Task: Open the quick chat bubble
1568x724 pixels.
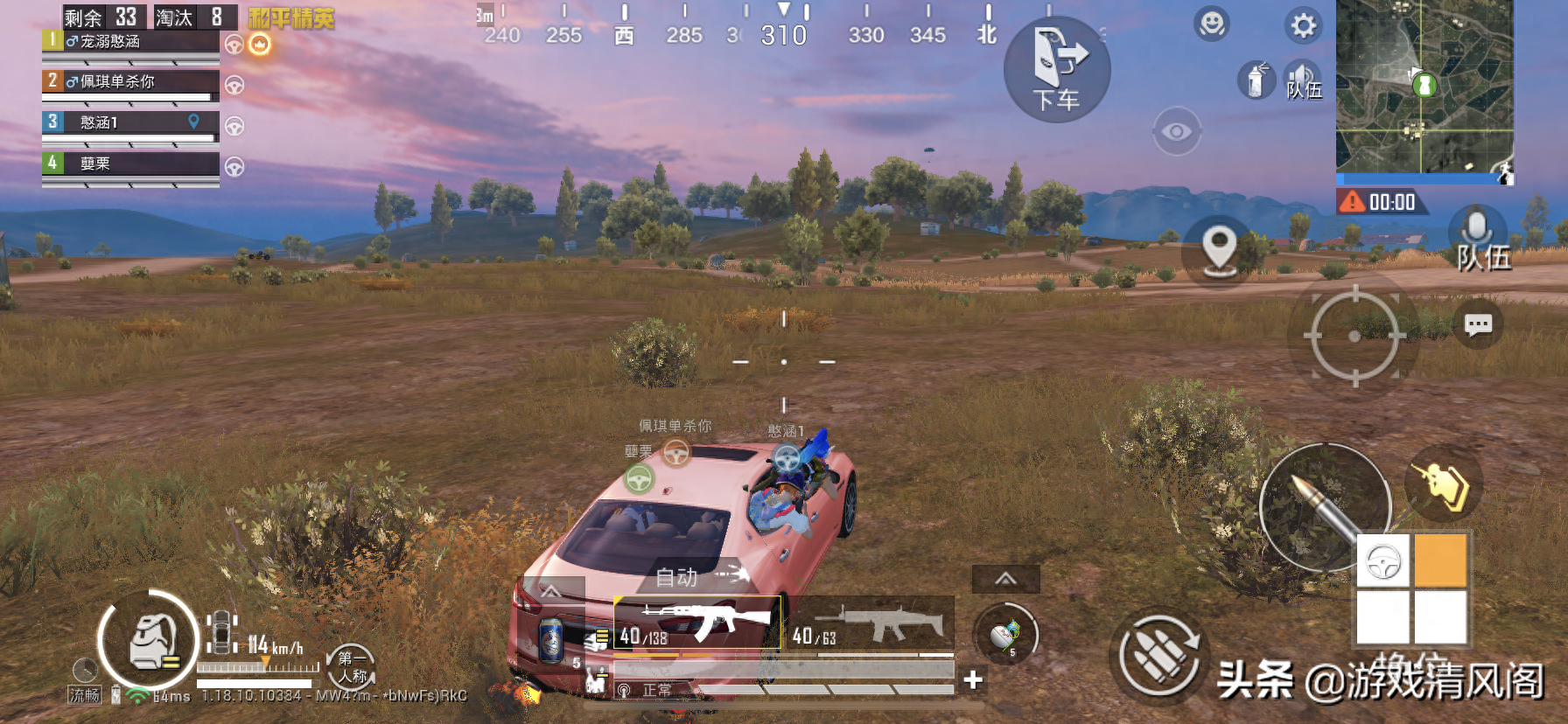Action: pyautogui.click(x=1478, y=325)
